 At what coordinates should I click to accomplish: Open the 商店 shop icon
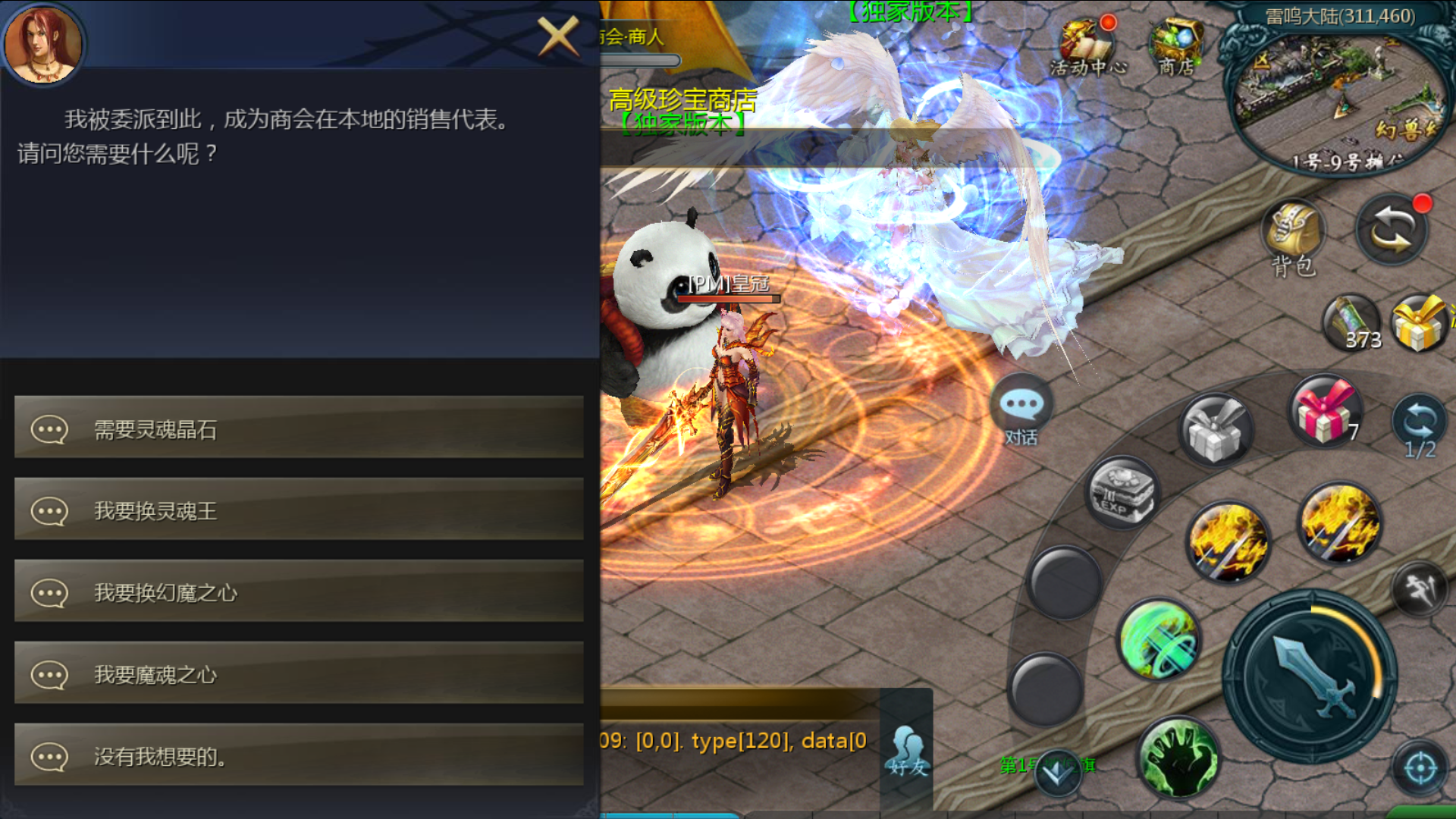click(1176, 47)
